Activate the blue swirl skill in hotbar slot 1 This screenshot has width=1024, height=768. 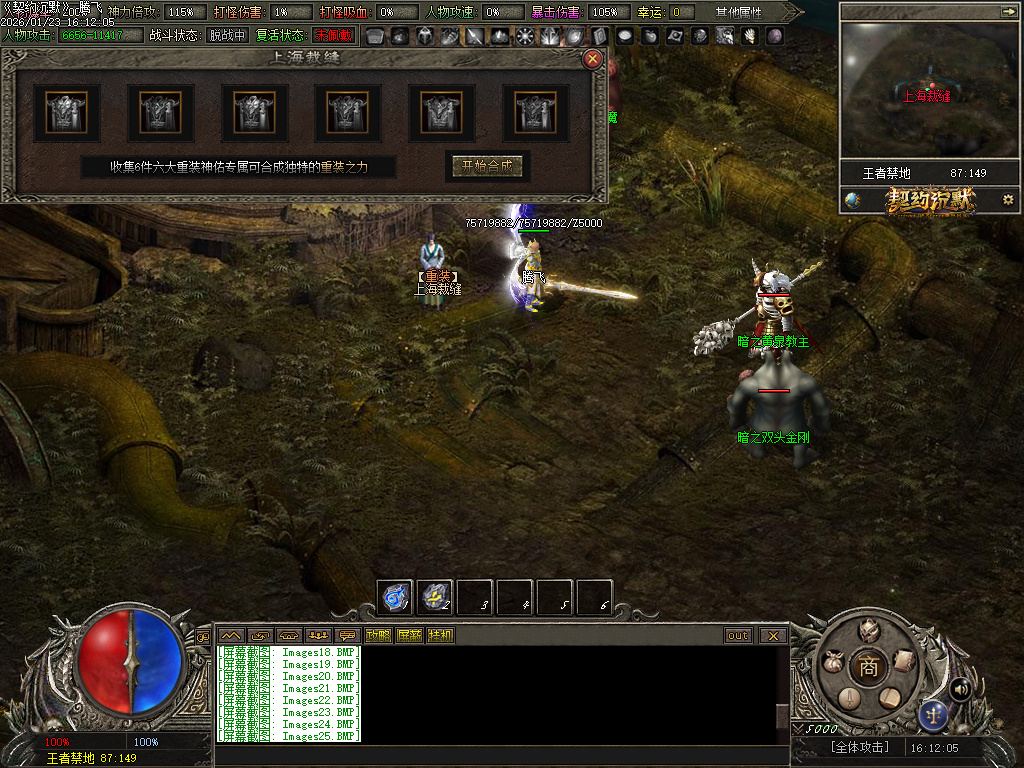point(395,598)
